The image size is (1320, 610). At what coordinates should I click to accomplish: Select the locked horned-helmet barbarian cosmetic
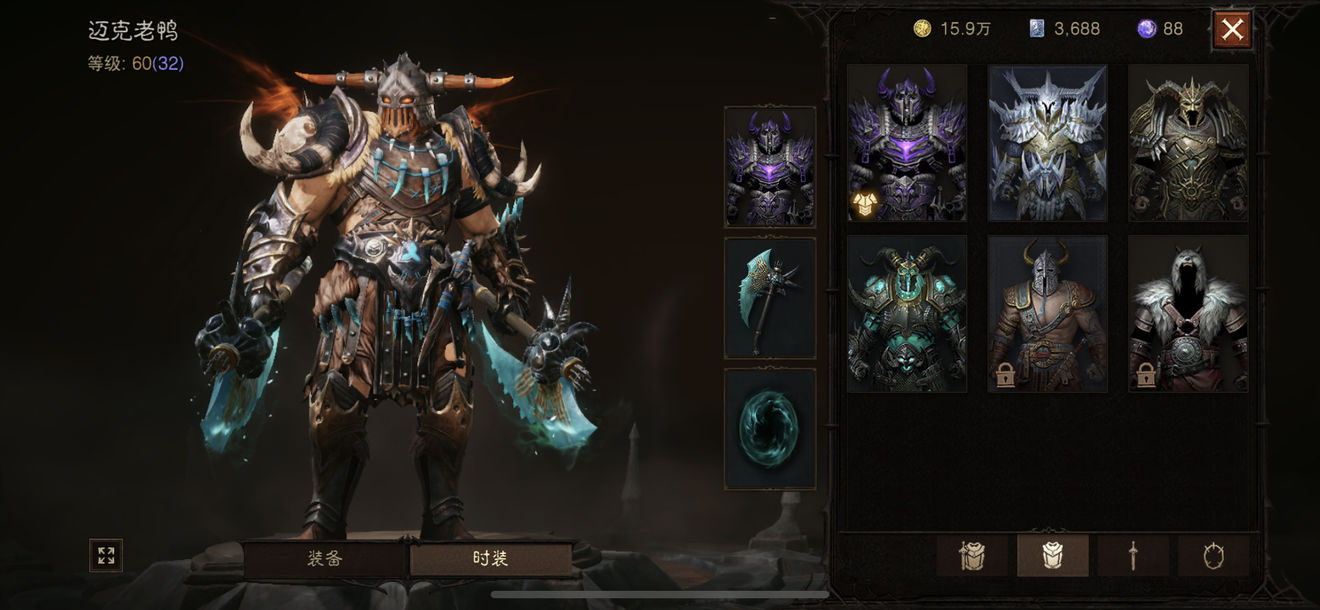pos(1047,313)
